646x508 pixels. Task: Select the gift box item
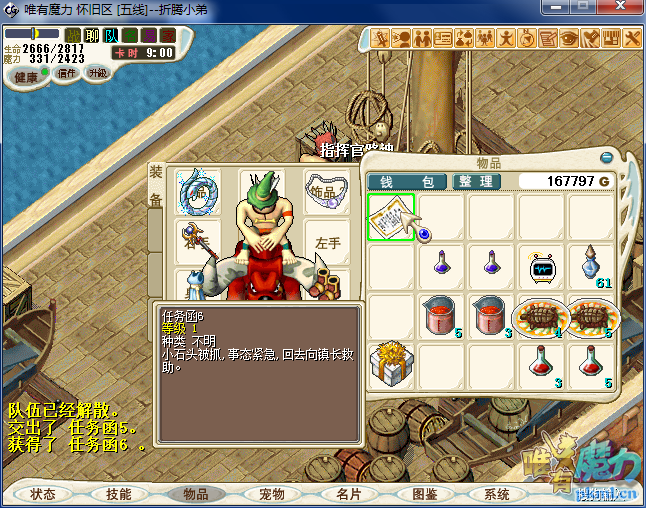click(x=391, y=366)
